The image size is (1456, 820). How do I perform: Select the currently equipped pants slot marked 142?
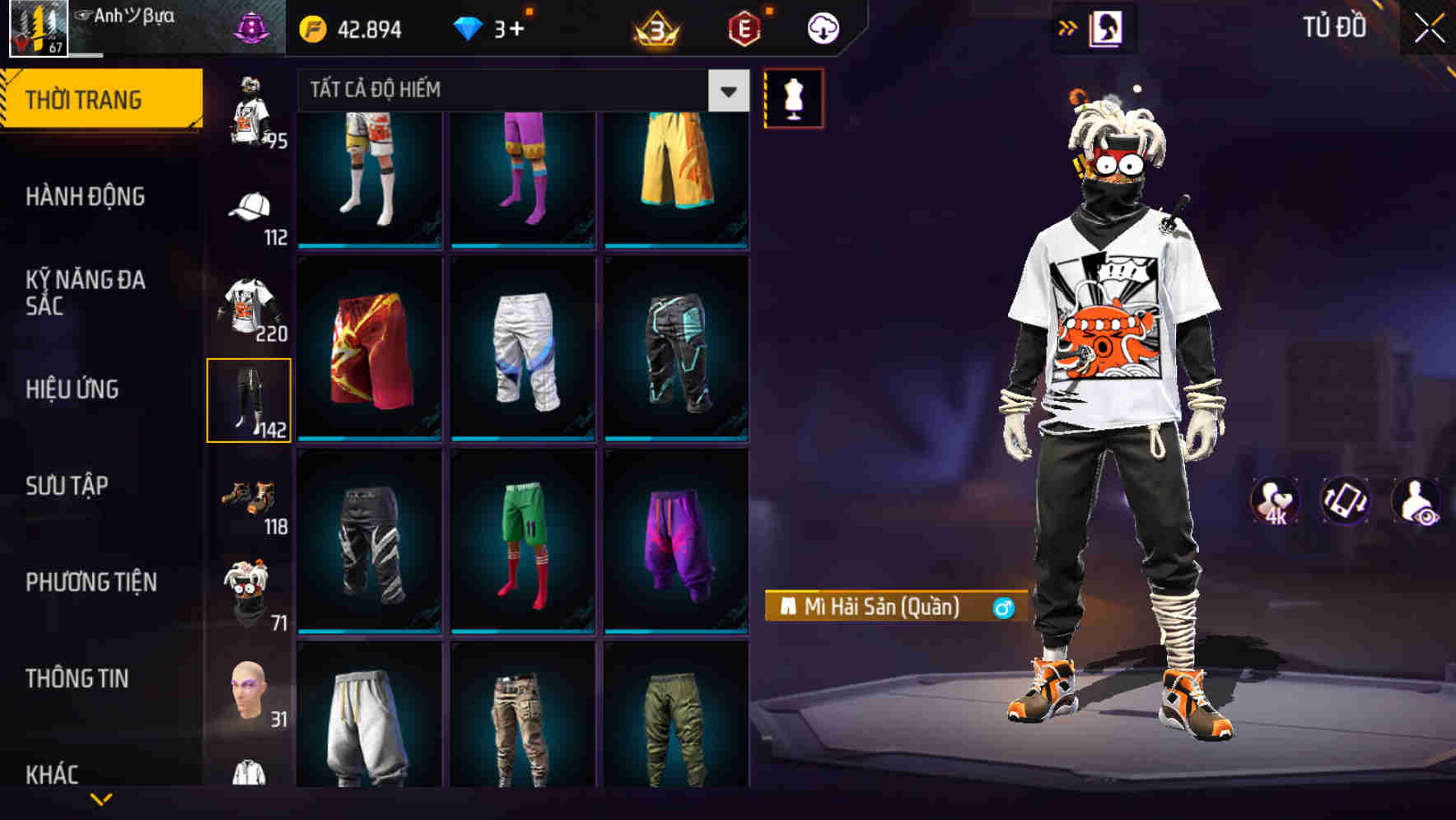pyautogui.click(x=250, y=401)
